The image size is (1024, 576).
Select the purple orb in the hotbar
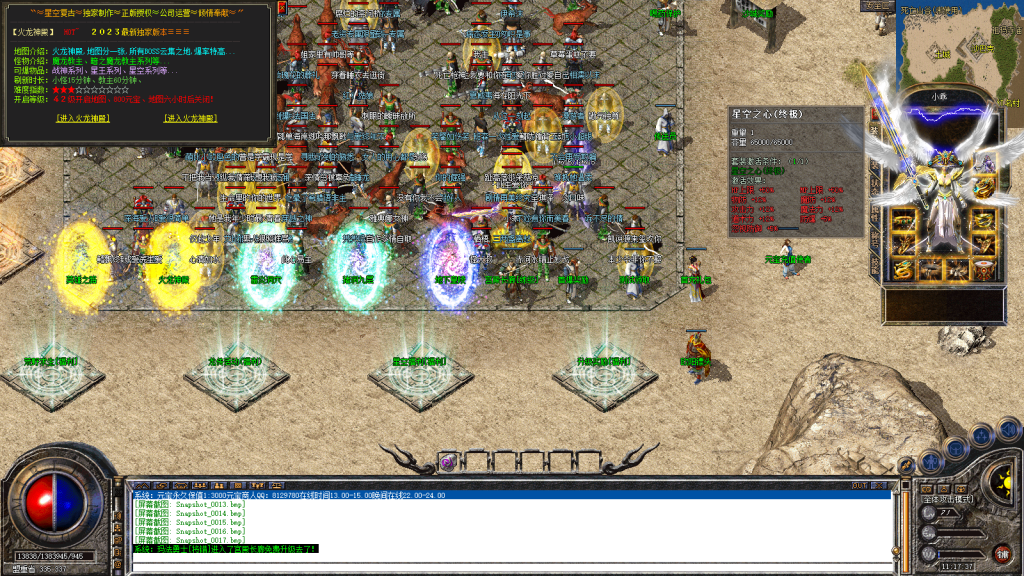point(448,461)
